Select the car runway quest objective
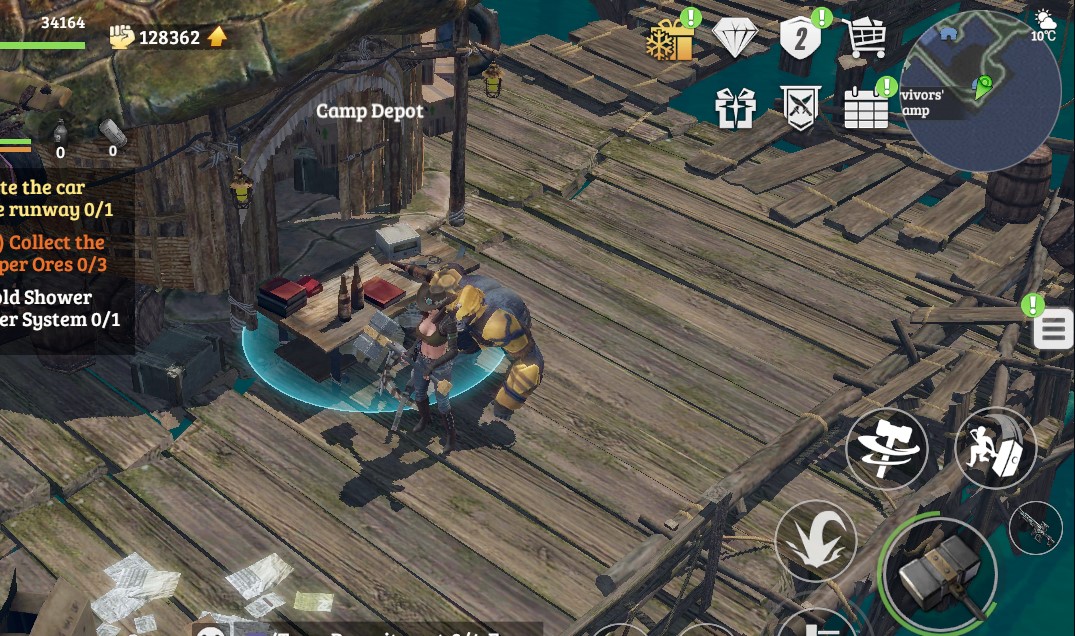Image resolution: width=1075 pixels, height=636 pixels. [x=55, y=198]
